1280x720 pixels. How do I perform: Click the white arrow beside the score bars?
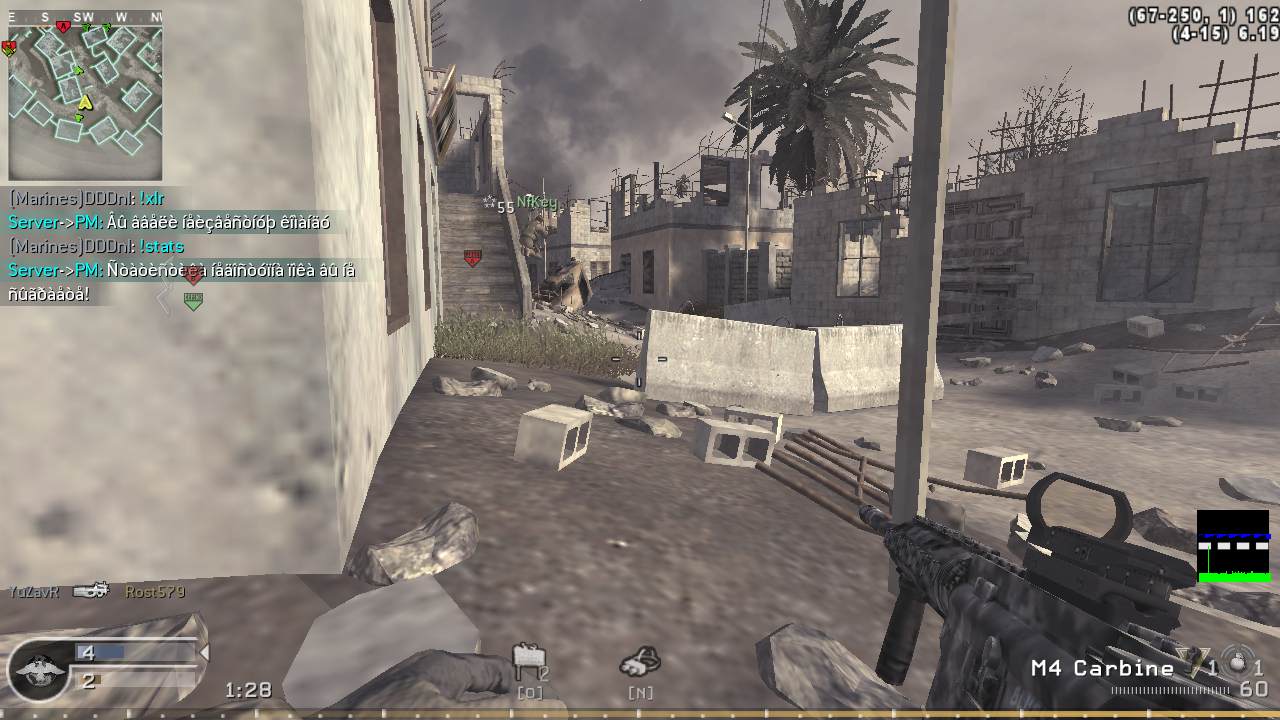(x=203, y=650)
